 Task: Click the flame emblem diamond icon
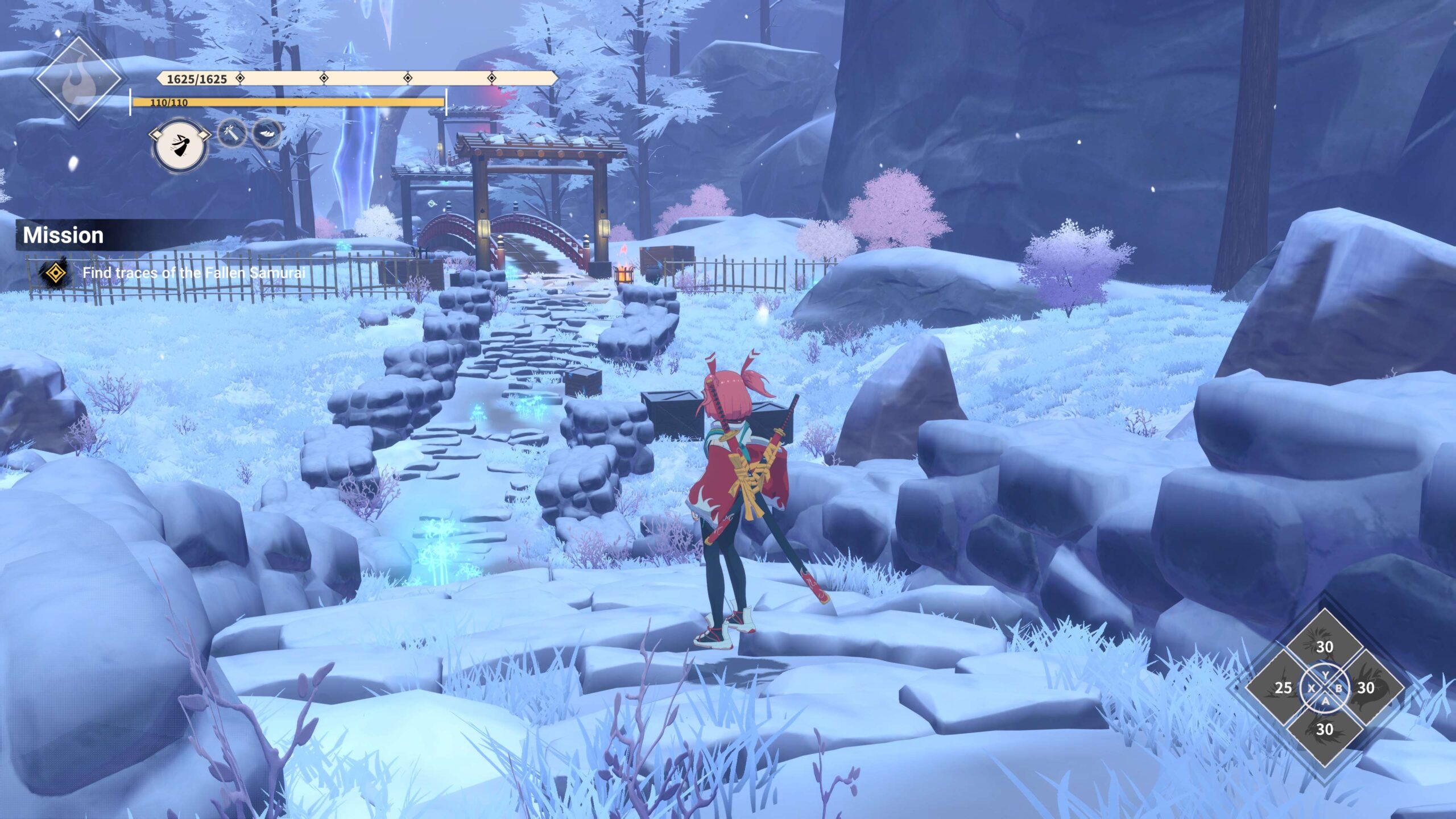coord(78,80)
